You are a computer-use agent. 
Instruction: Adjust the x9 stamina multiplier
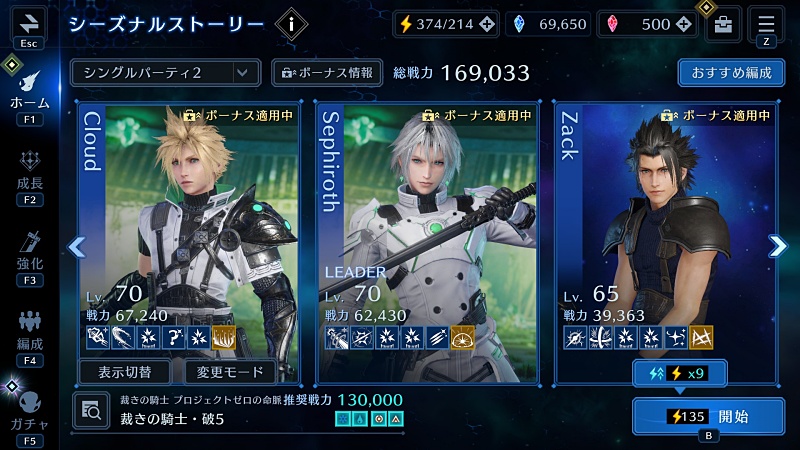[680, 373]
